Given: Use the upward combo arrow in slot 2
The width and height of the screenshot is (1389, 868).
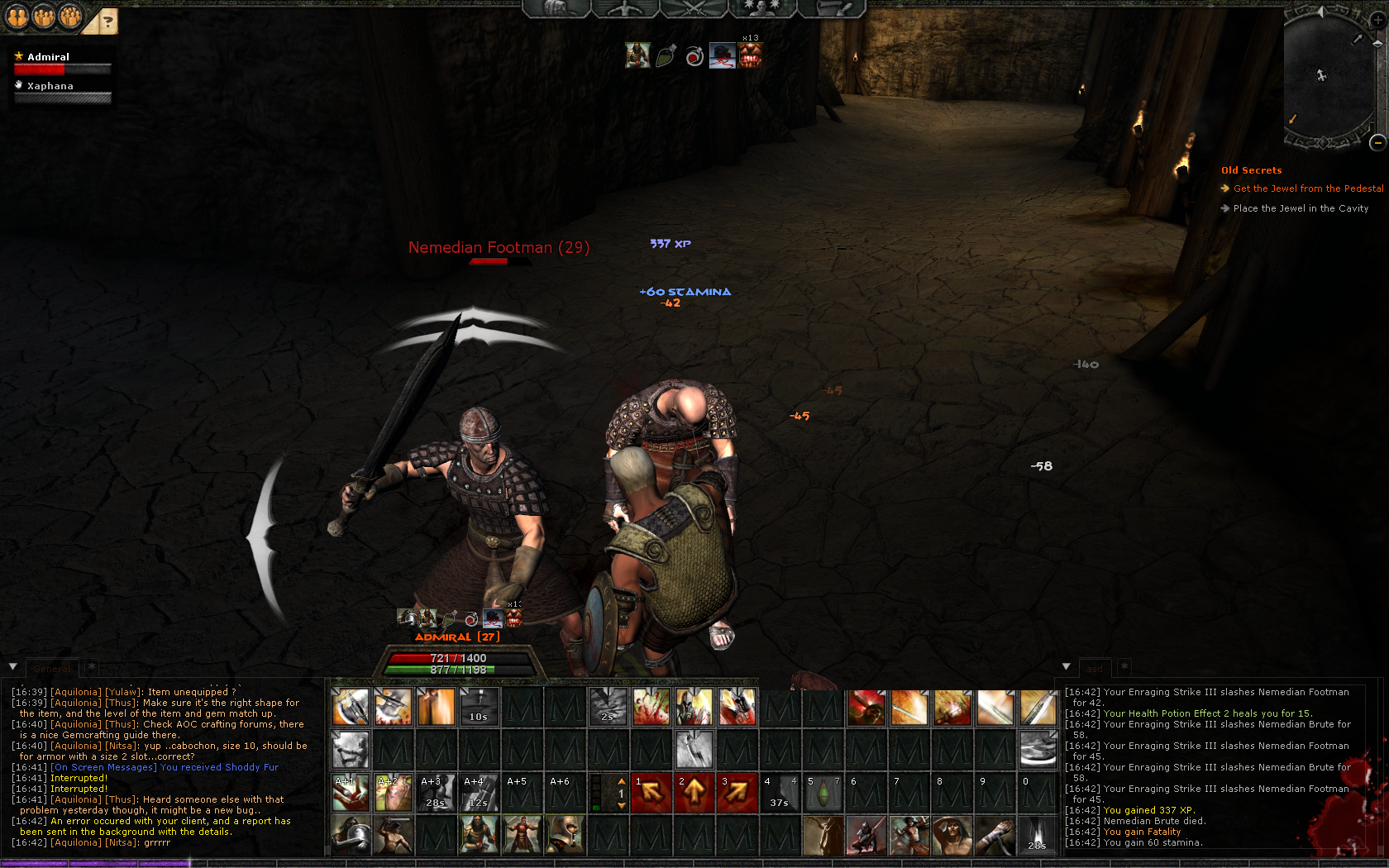Looking at the screenshot, I should click(694, 793).
